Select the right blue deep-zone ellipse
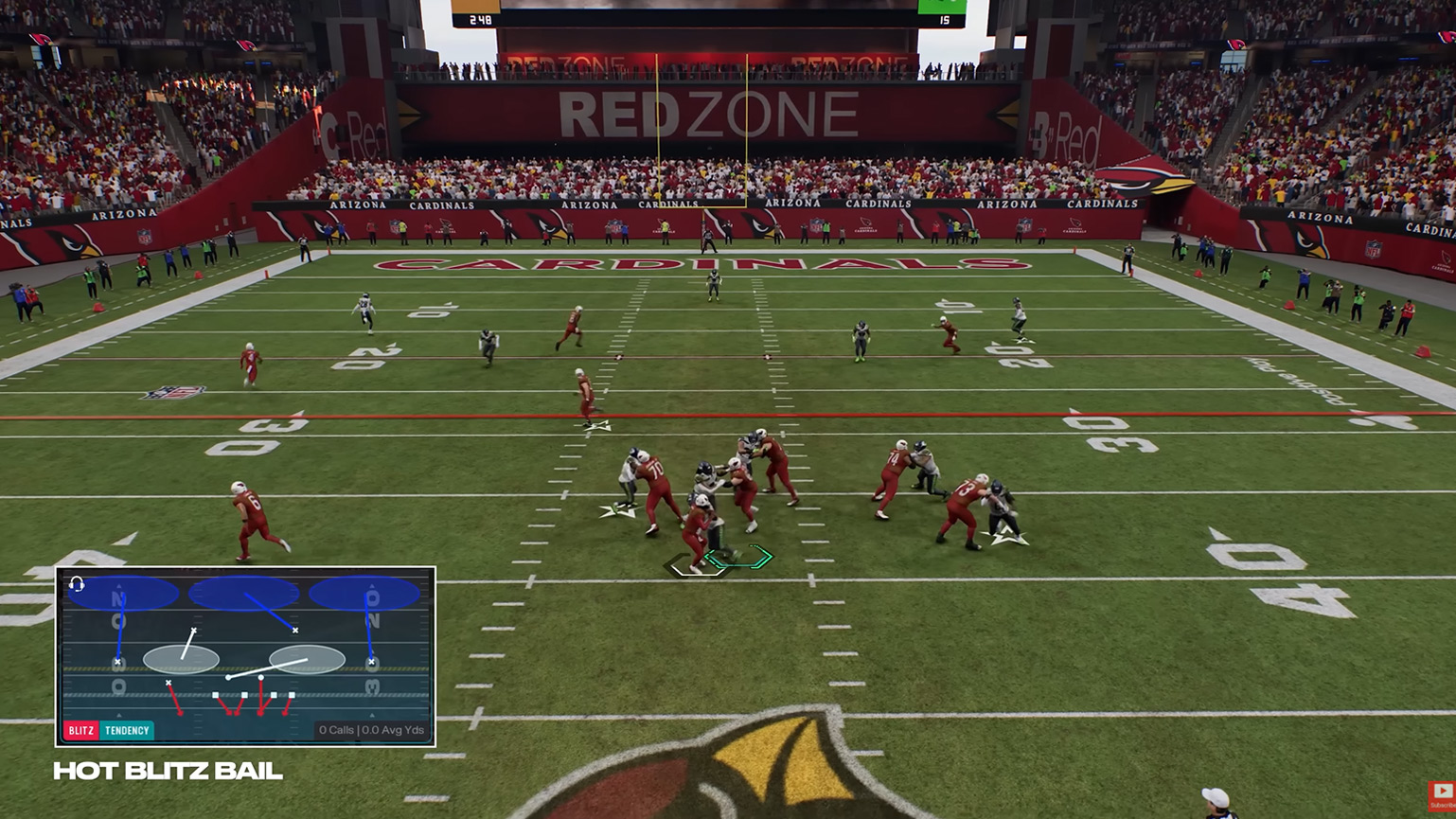The height and width of the screenshot is (819, 1456). point(364,594)
